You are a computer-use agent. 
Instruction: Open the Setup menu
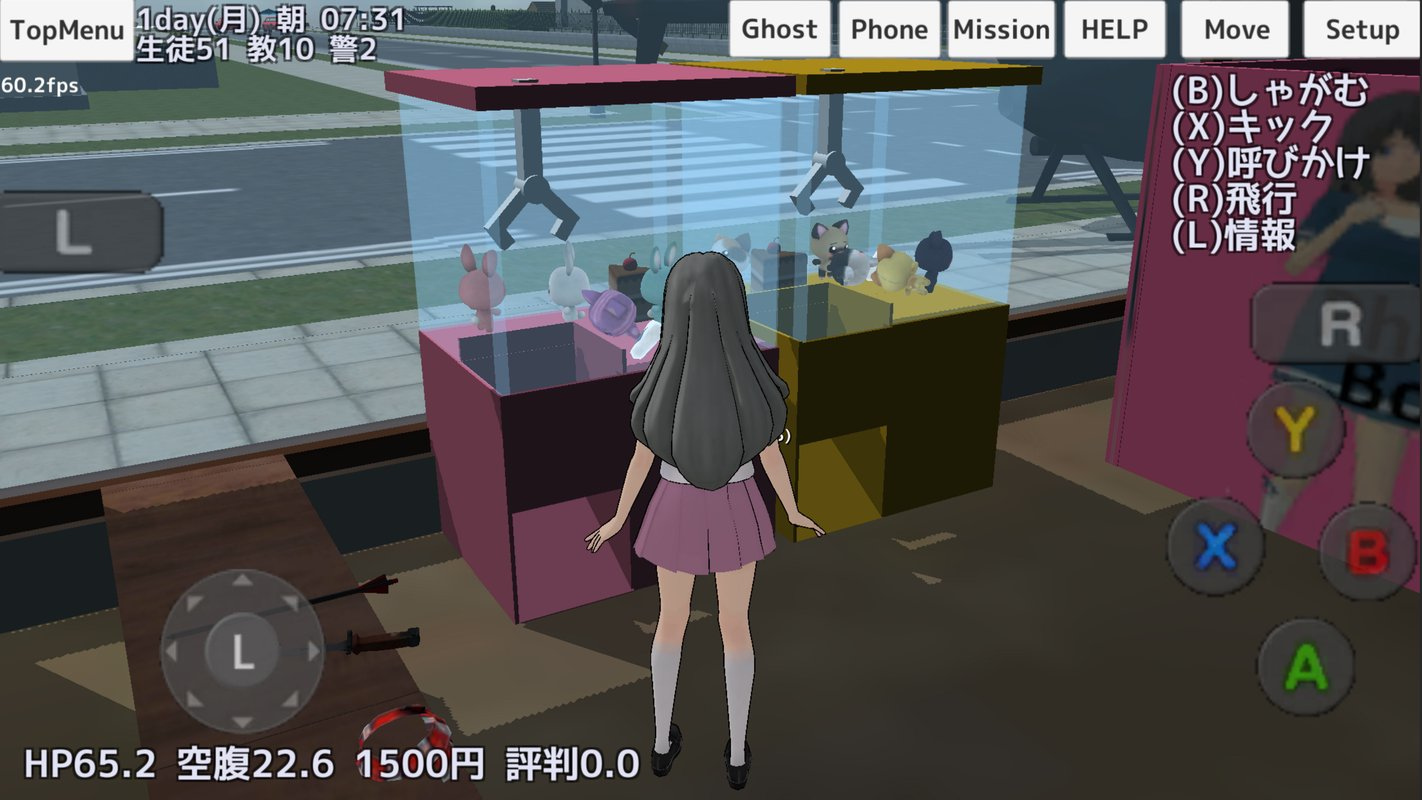(1361, 29)
